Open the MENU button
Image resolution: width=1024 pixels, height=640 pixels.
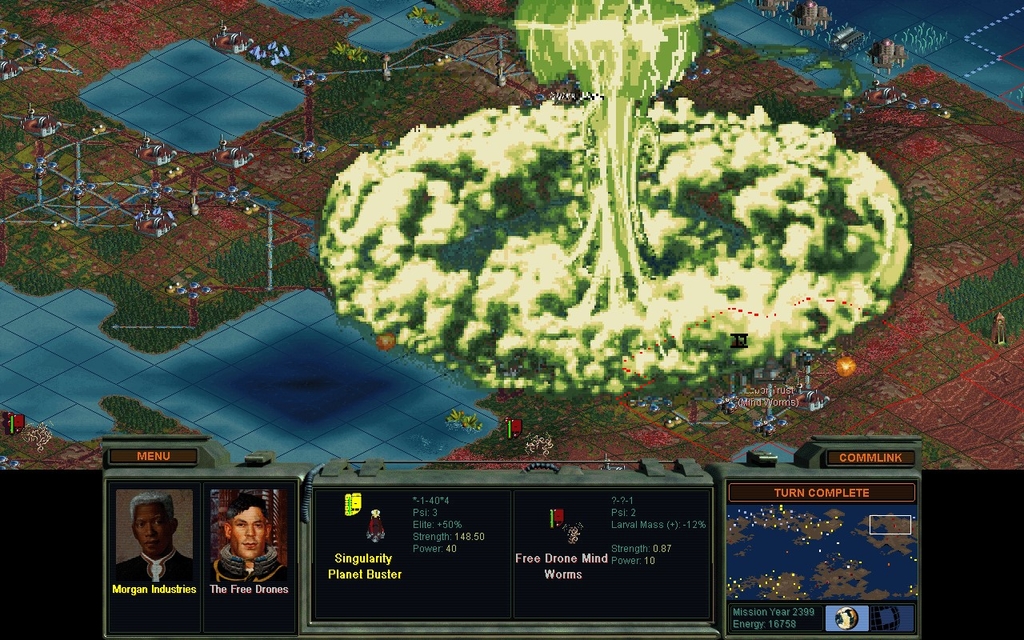[153, 456]
